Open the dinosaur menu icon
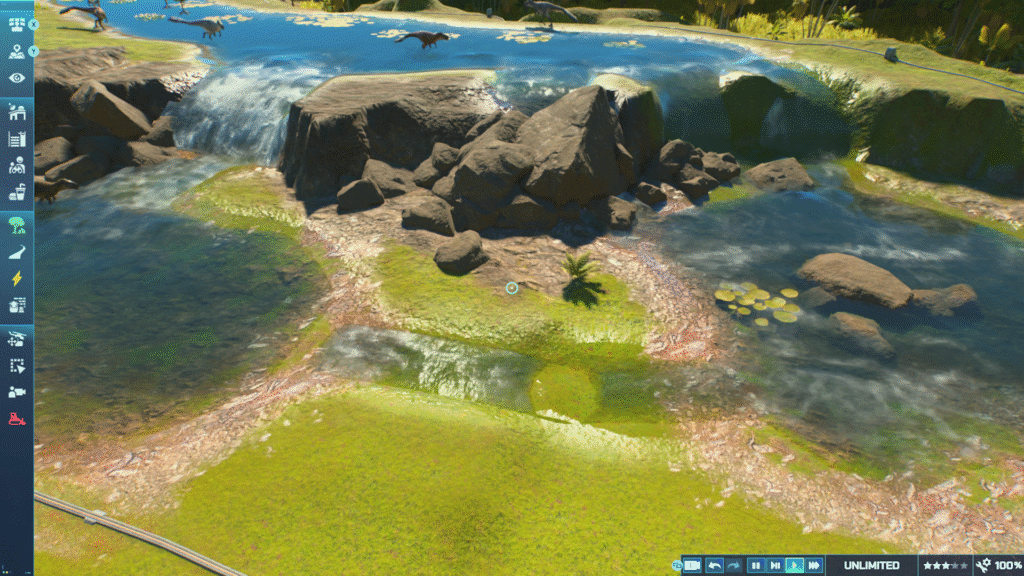Viewport: 1024px width, 576px height. (x=17, y=252)
